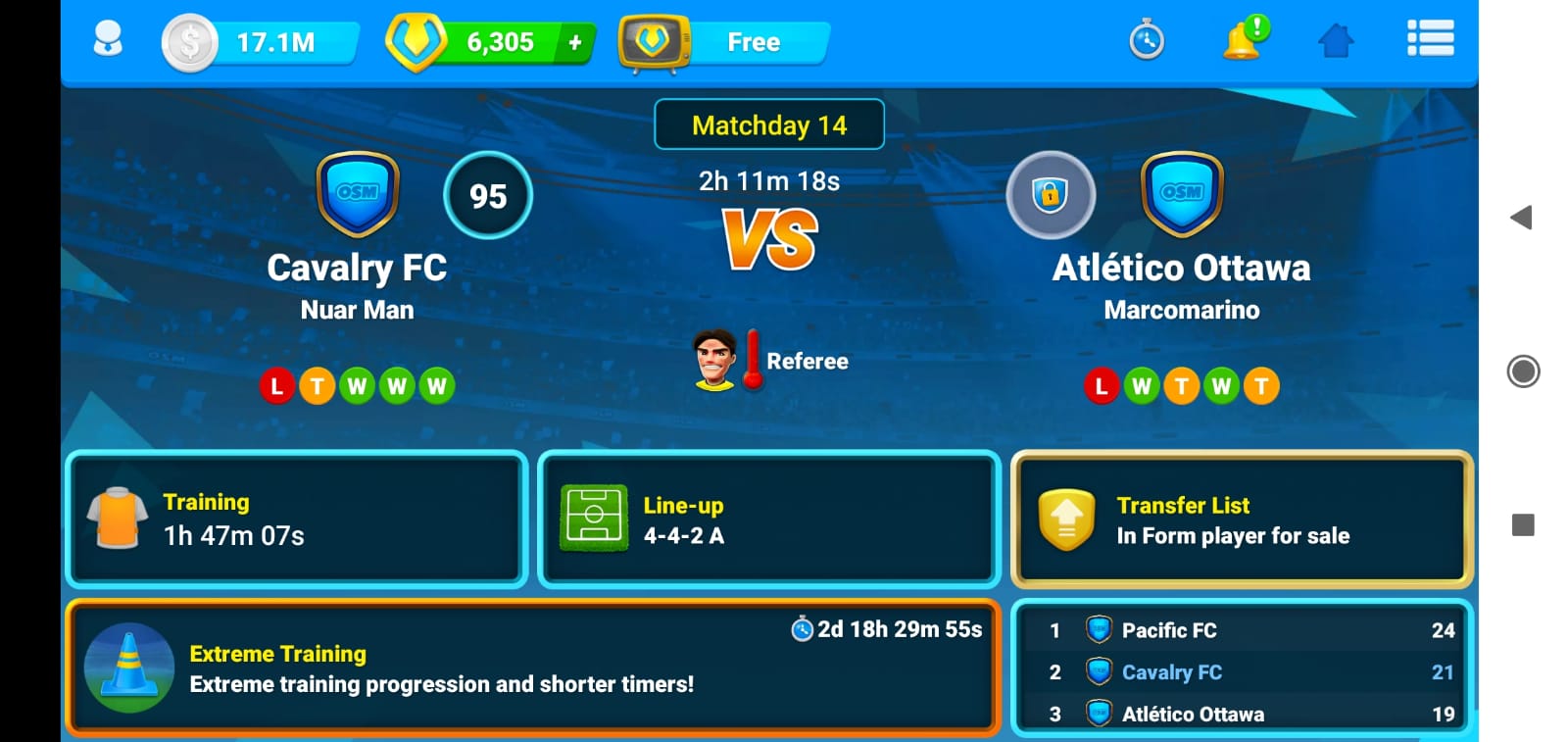
Task: Open the Line-up 4-4-2 A panel
Action: [769, 519]
